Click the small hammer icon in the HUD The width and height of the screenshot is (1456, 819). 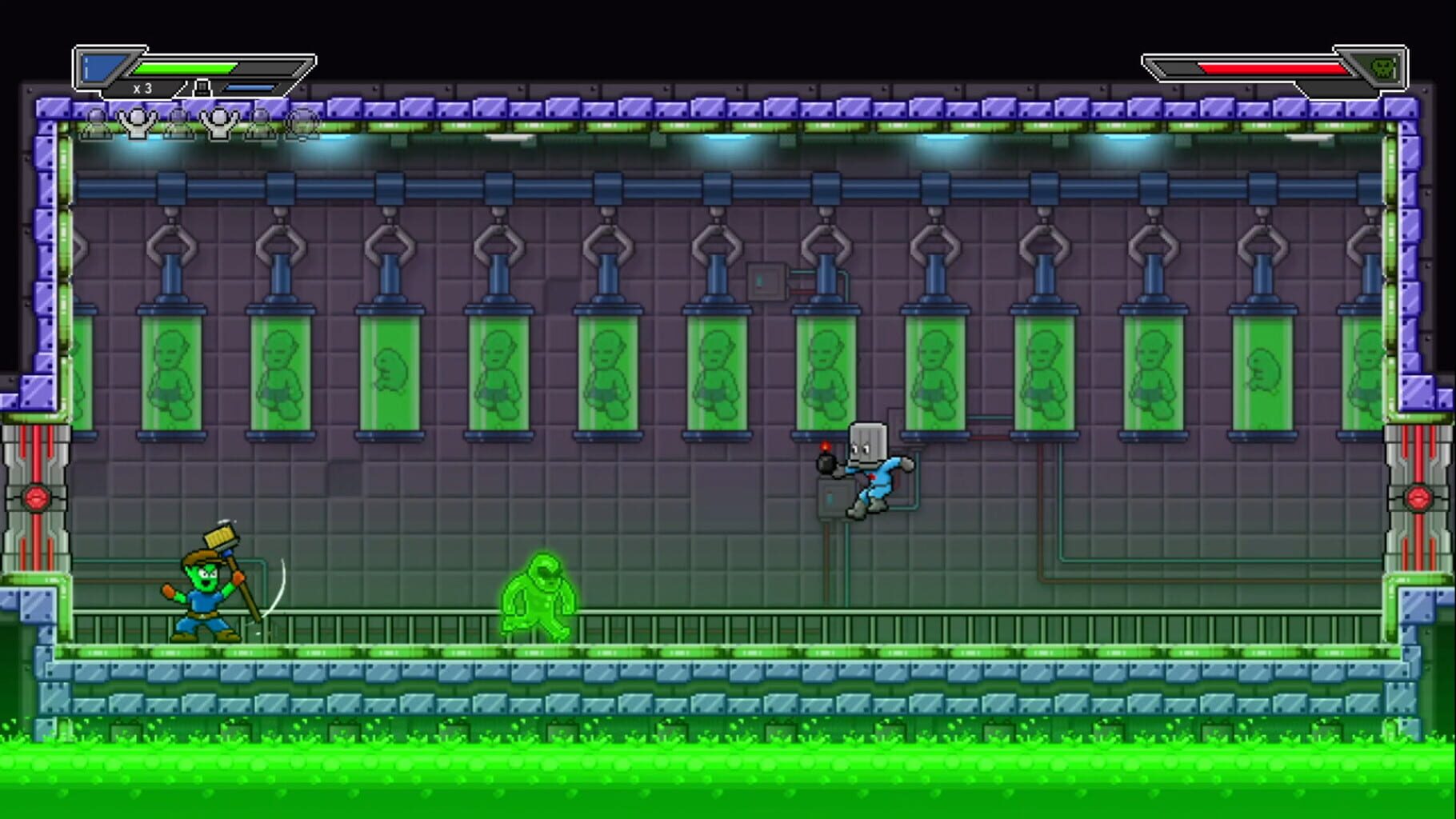(202, 88)
